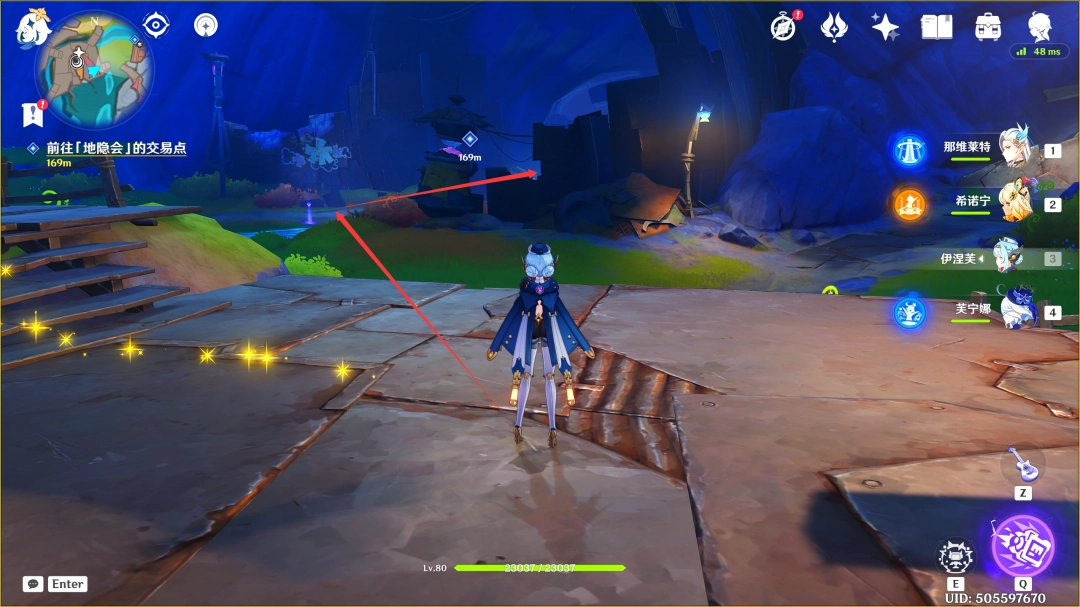Open the compass icon with red alert
The height and width of the screenshot is (607, 1080).
coord(784,27)
